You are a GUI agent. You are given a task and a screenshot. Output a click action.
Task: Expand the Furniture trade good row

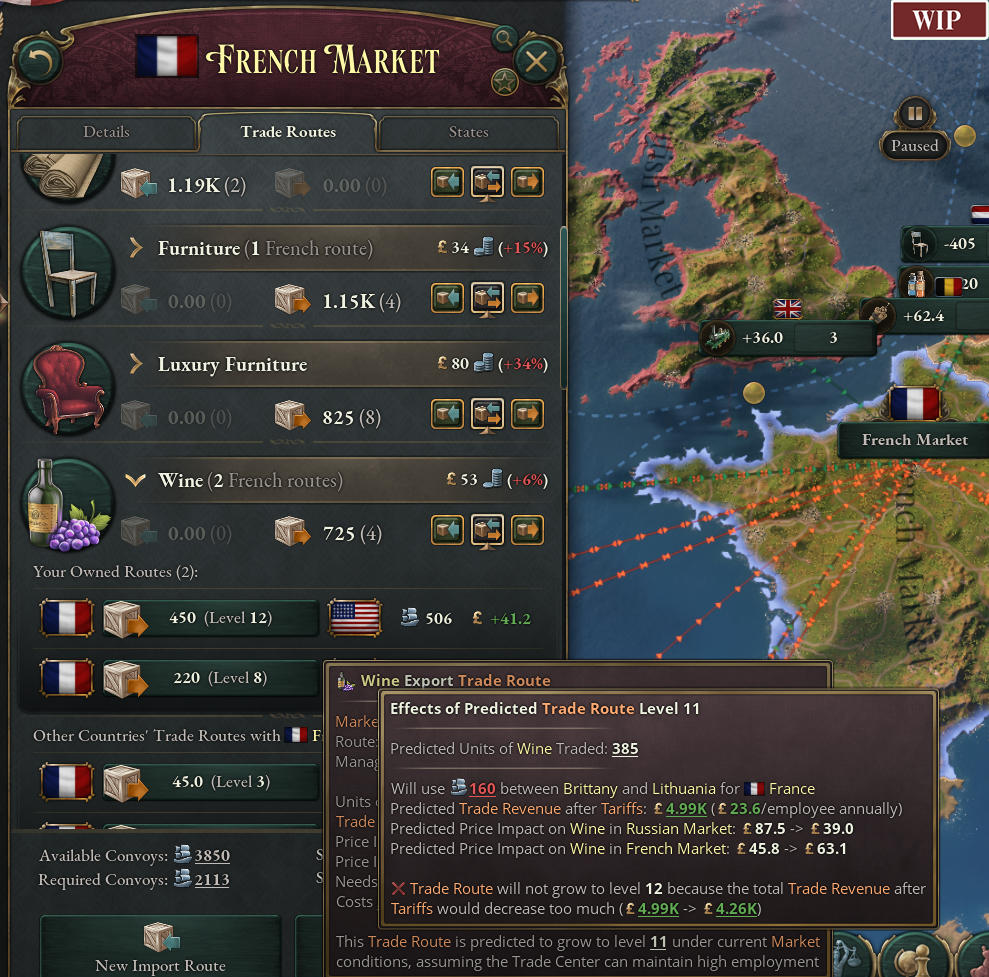tap(136, 248)
